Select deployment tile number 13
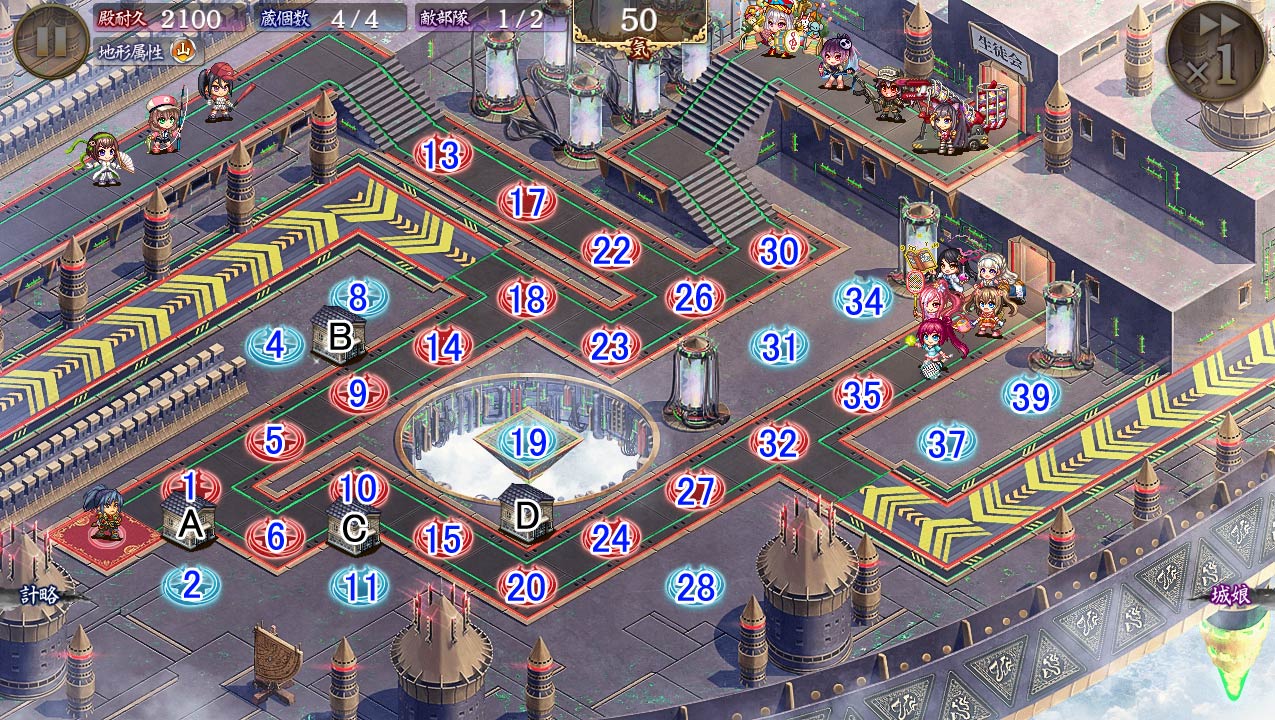The height and width of the screenshot is (720, 1275). pos(441,155)
